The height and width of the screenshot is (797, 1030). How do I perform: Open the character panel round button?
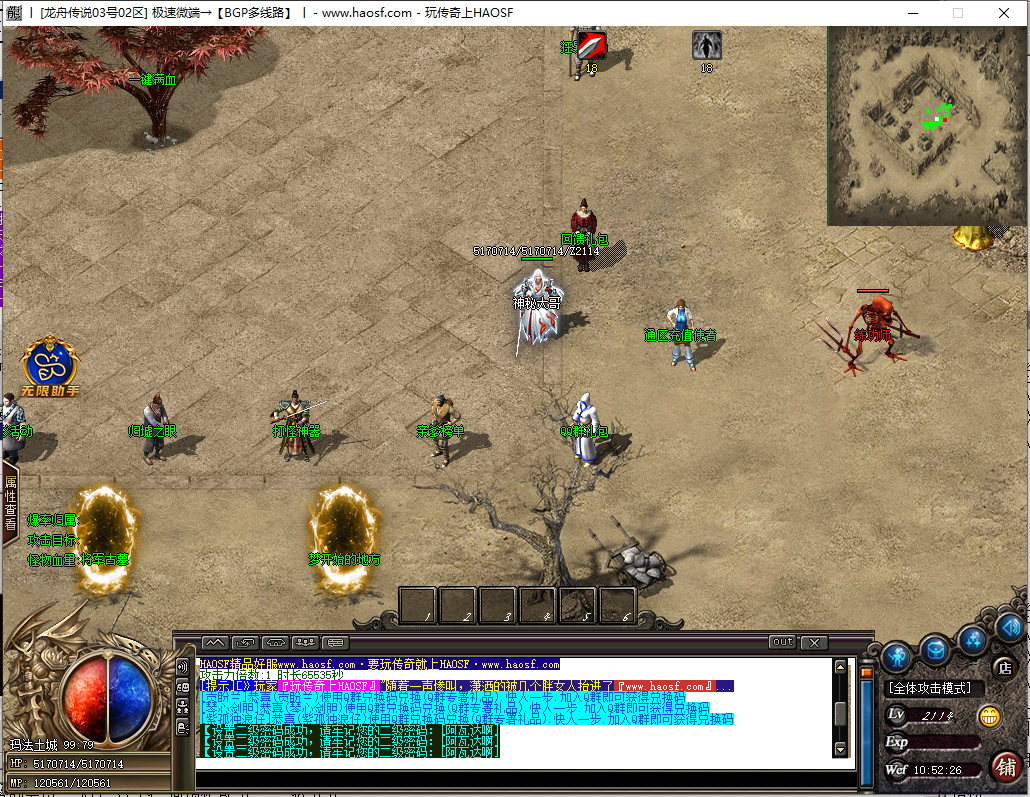coord(896,656)
